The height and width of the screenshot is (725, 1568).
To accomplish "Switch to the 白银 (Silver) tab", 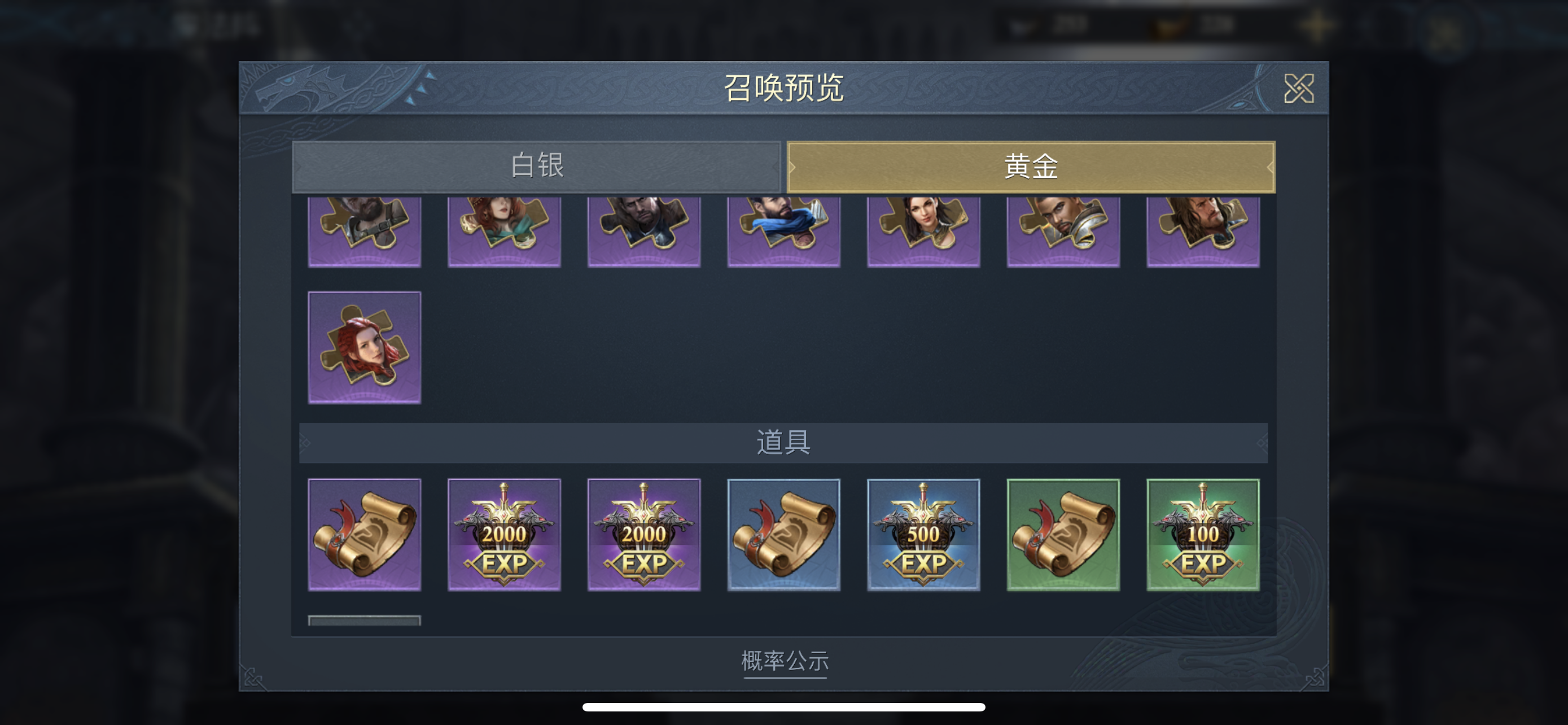I will pos(536,165).
